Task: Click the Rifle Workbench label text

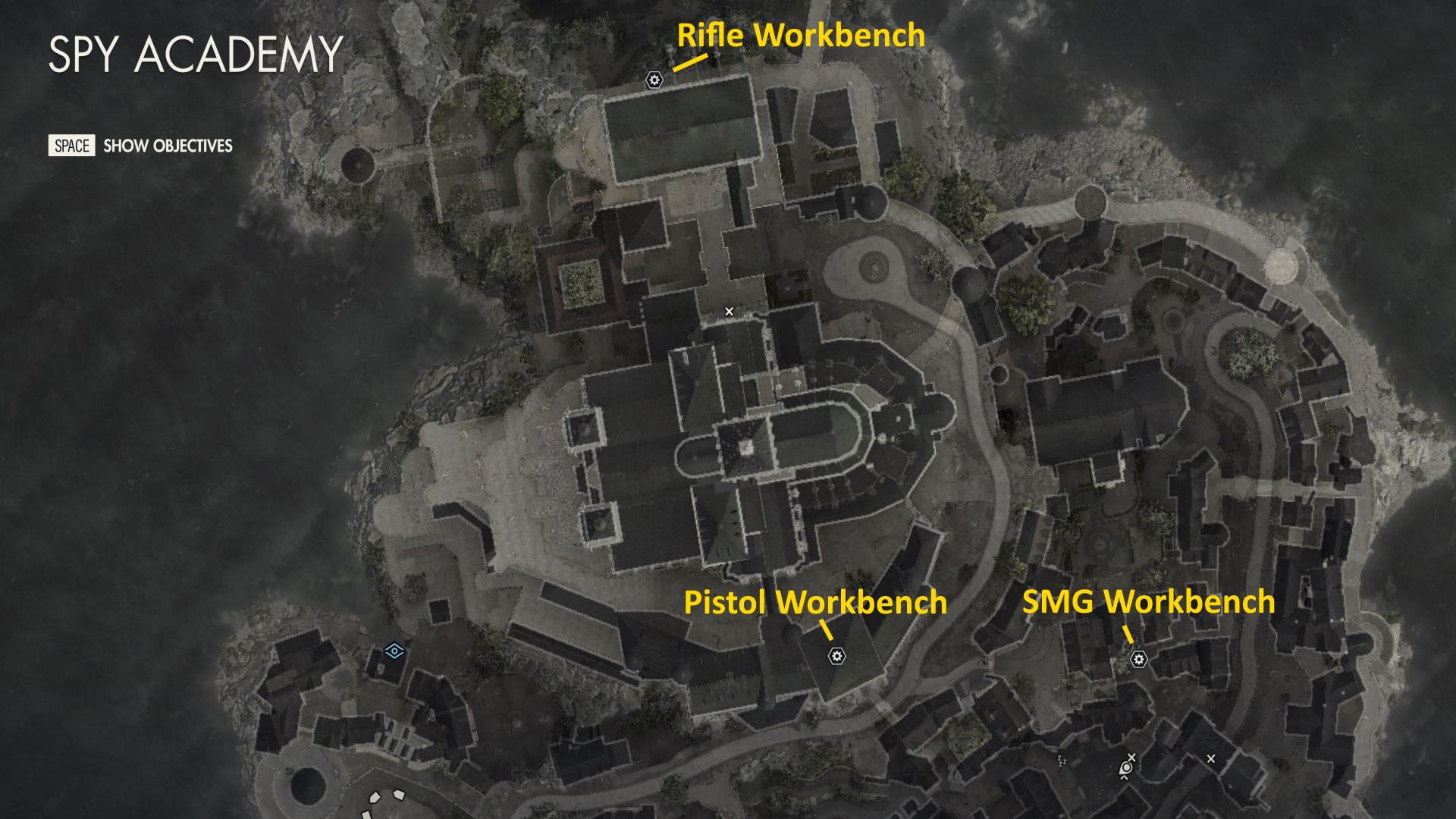Action: click(799, 35)
